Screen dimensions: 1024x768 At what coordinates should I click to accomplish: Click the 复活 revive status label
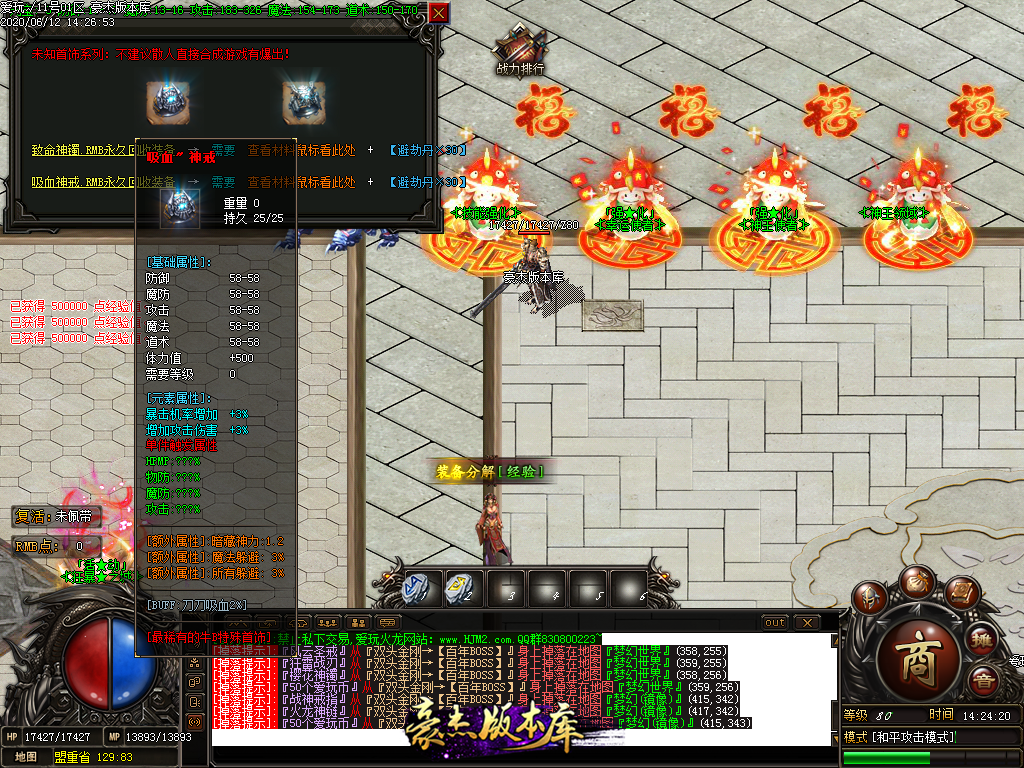(x=55, y=517)
